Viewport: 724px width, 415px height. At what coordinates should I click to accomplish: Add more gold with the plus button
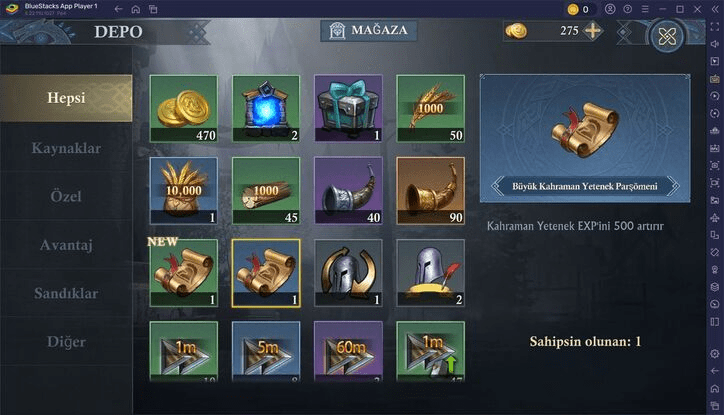pos(593,30)
